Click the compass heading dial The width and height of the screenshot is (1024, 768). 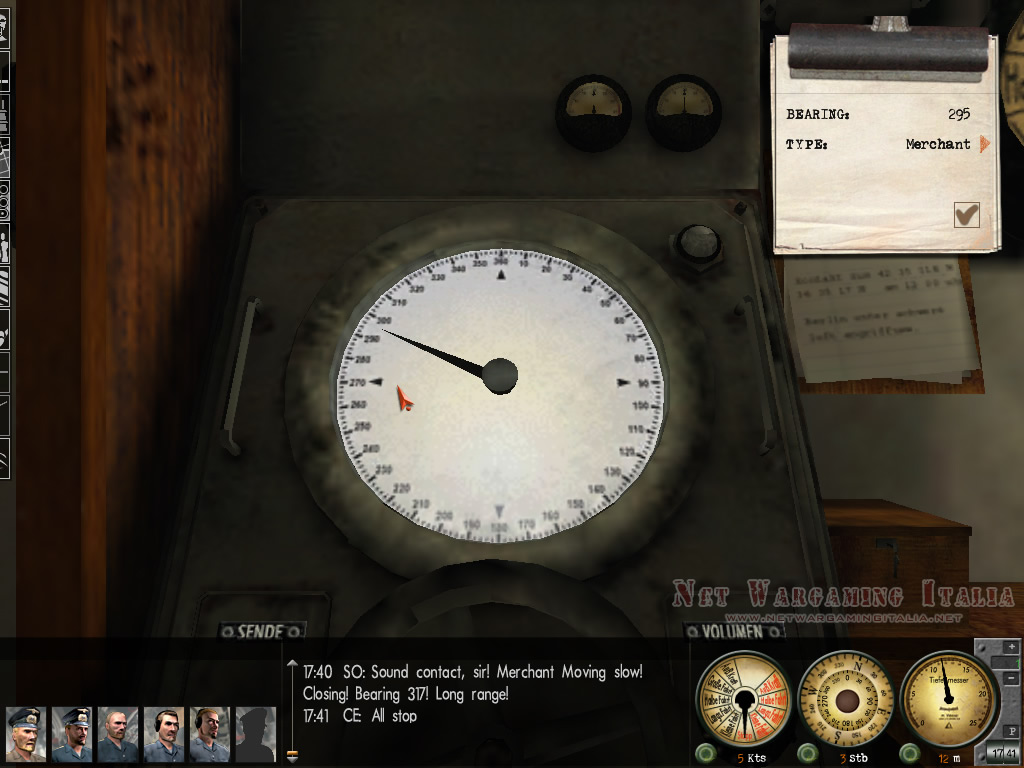846,701
